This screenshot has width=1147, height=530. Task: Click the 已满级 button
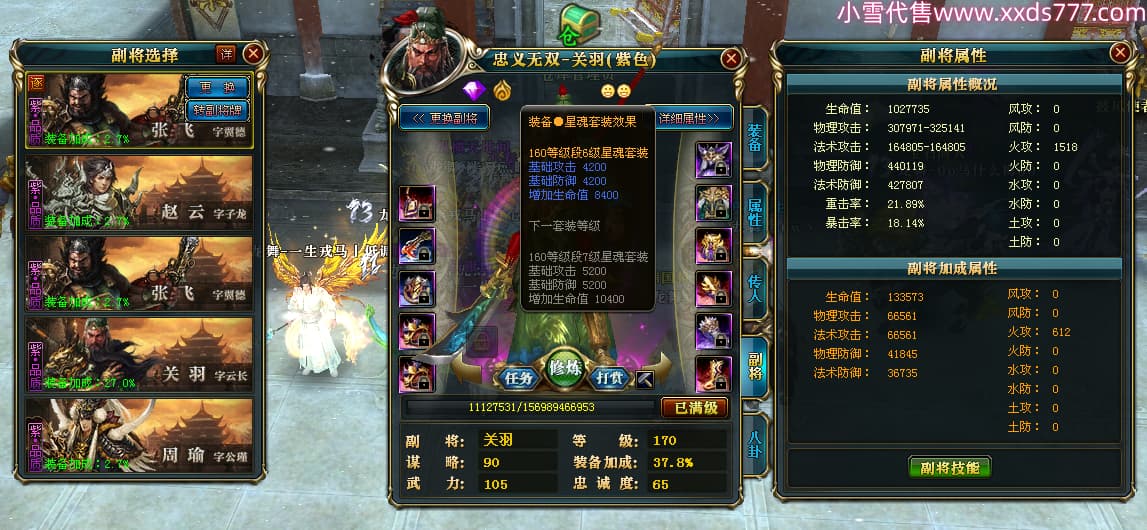(x=694, y=408)
